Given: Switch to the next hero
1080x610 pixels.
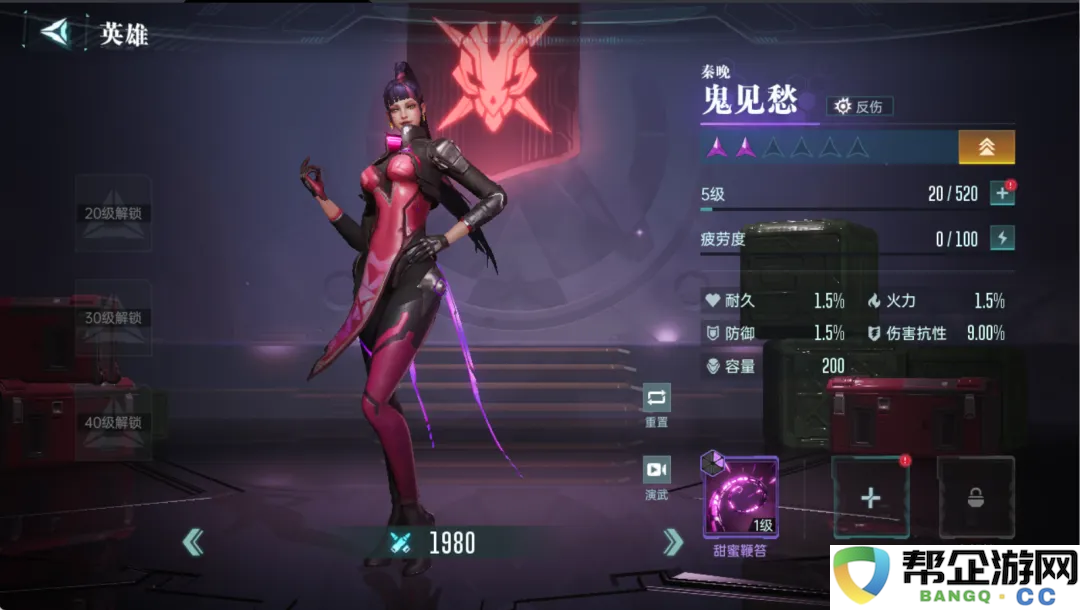Looking at the screenshot, I should (673, 542).
